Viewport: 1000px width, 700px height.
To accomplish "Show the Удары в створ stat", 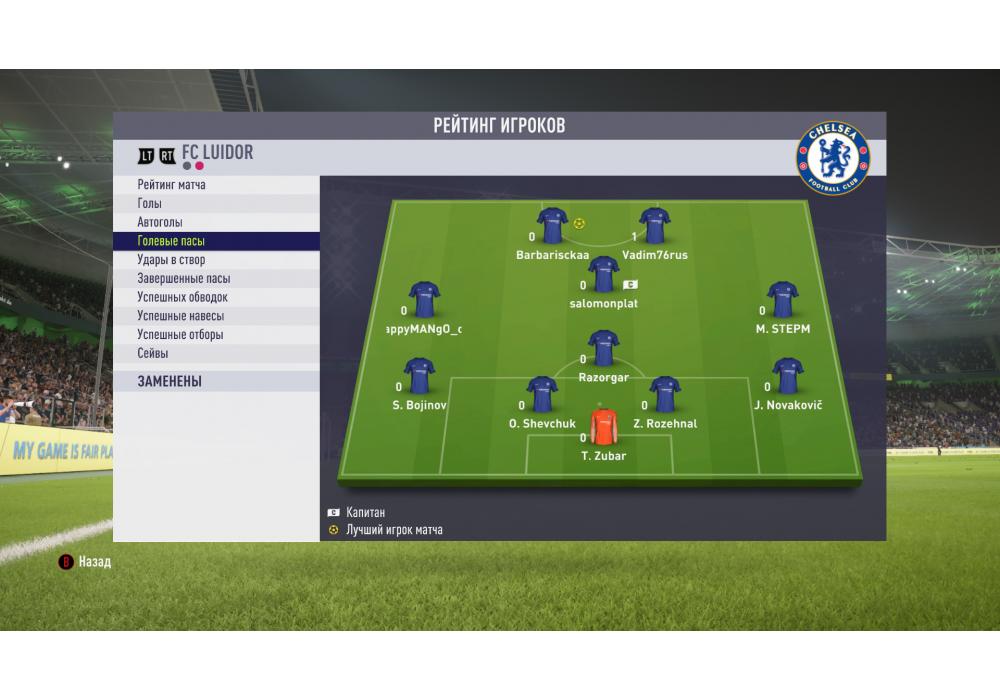I will pos(216,260).
